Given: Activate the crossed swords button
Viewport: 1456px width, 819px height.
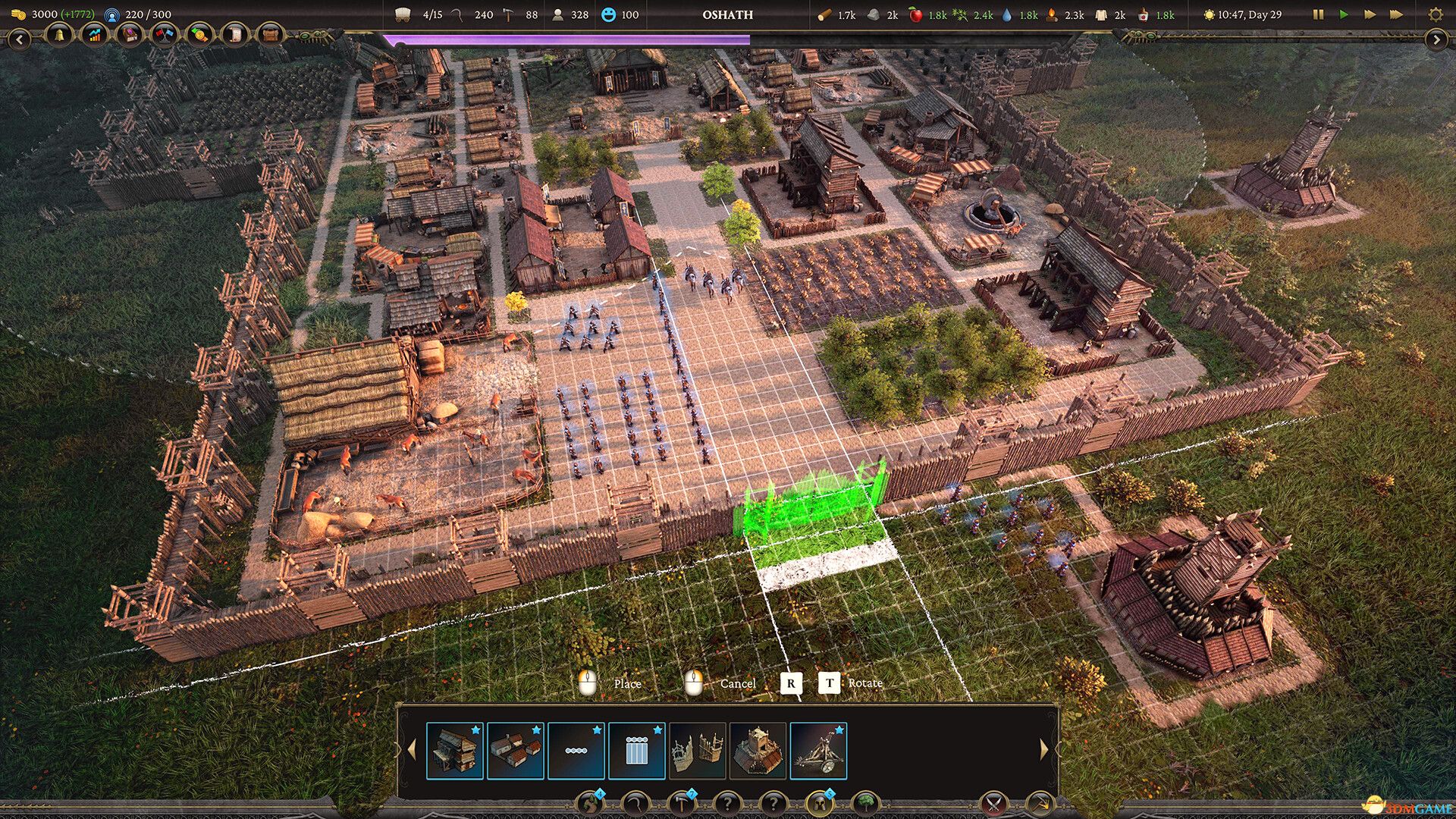Looking at the screenshot, I should [993, 804].
